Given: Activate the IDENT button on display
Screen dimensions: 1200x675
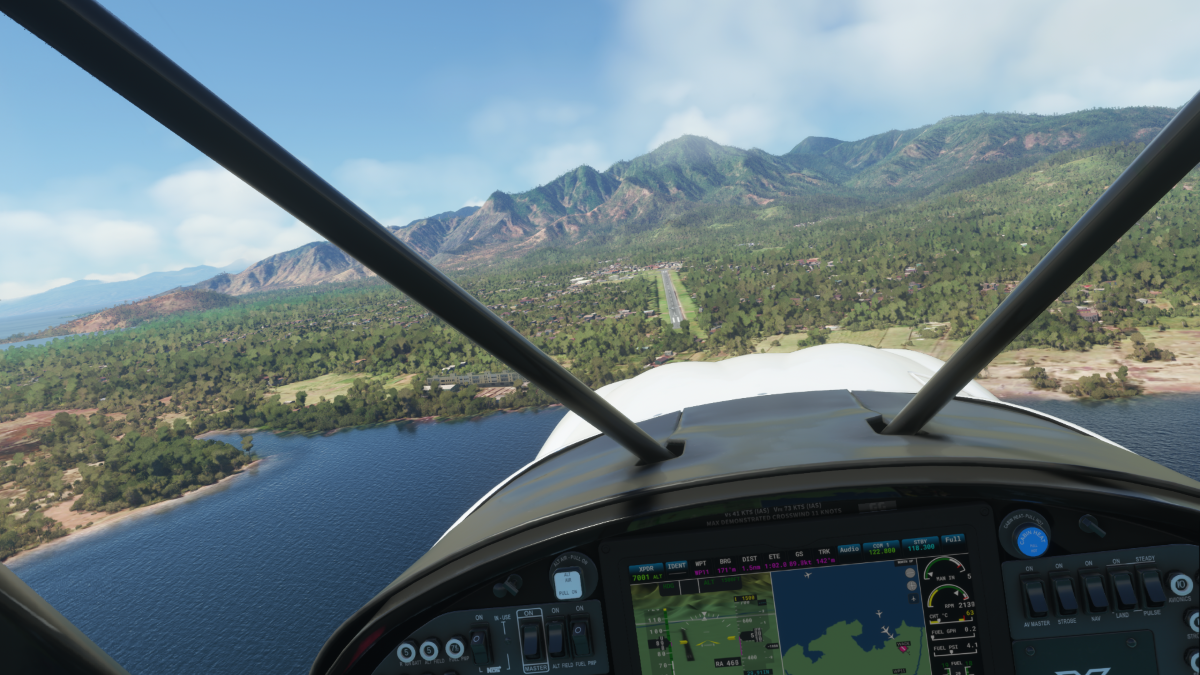Looking at the screenshot, I should click(677, 566).
